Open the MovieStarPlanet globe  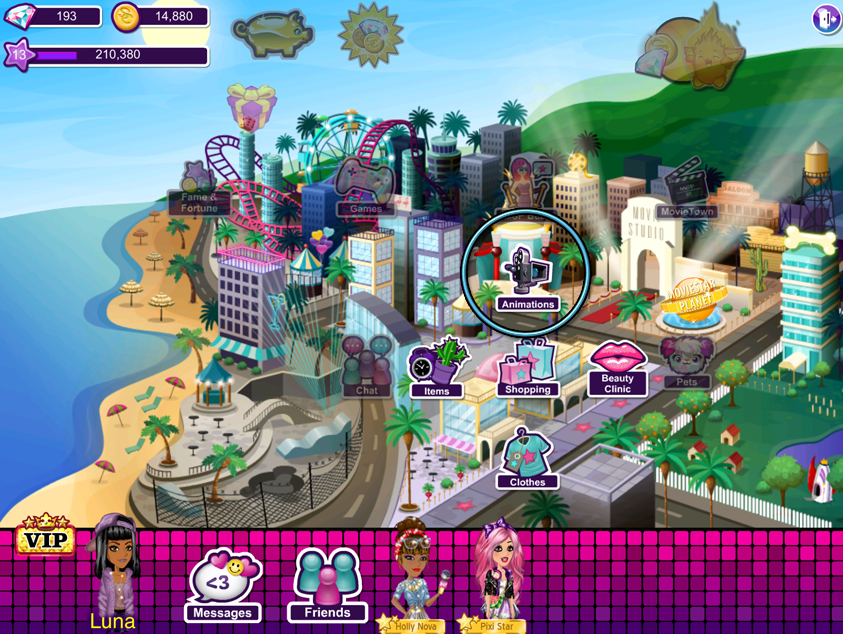click(692, 302)
